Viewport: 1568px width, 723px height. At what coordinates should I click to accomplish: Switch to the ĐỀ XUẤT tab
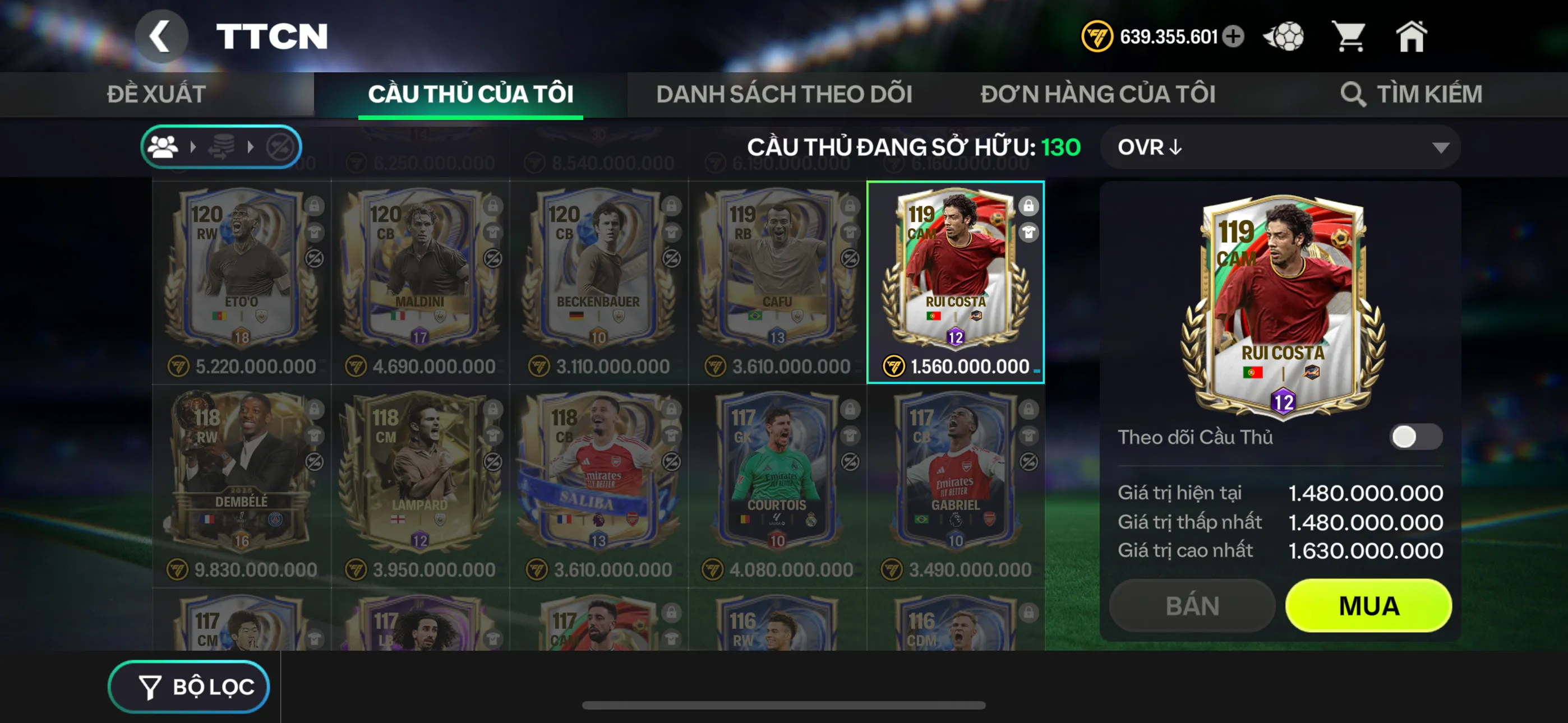[x=157, y=94]
